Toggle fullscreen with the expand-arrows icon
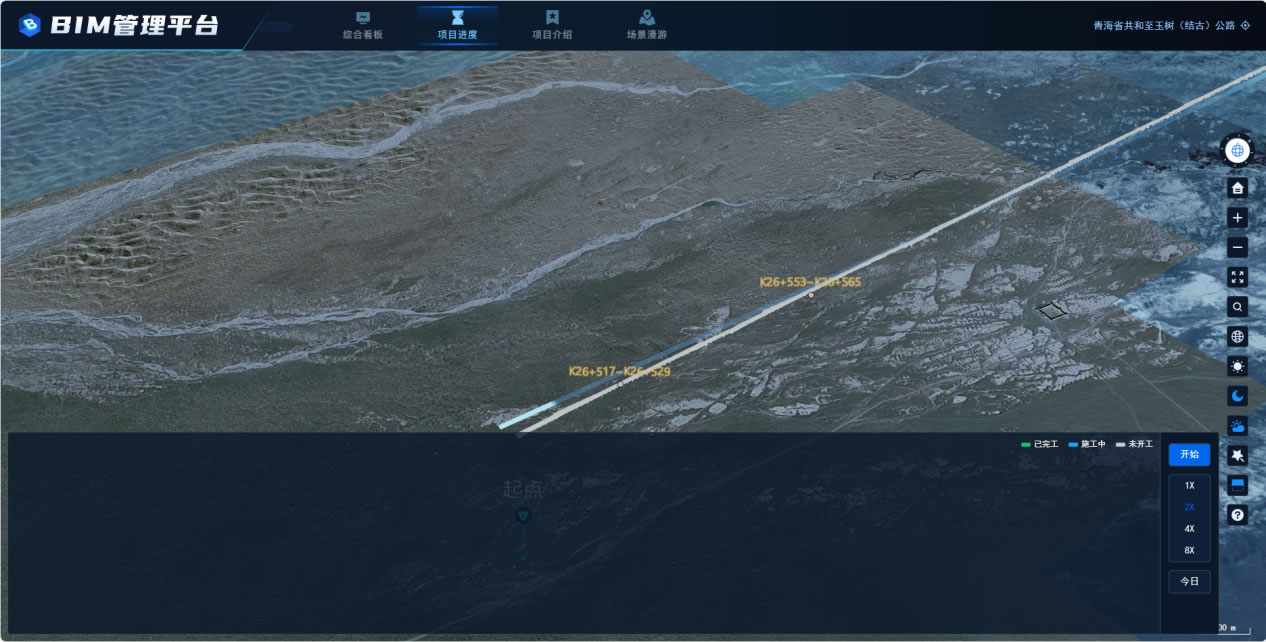The image size is (1266, 642). [x=1238, y=277]
